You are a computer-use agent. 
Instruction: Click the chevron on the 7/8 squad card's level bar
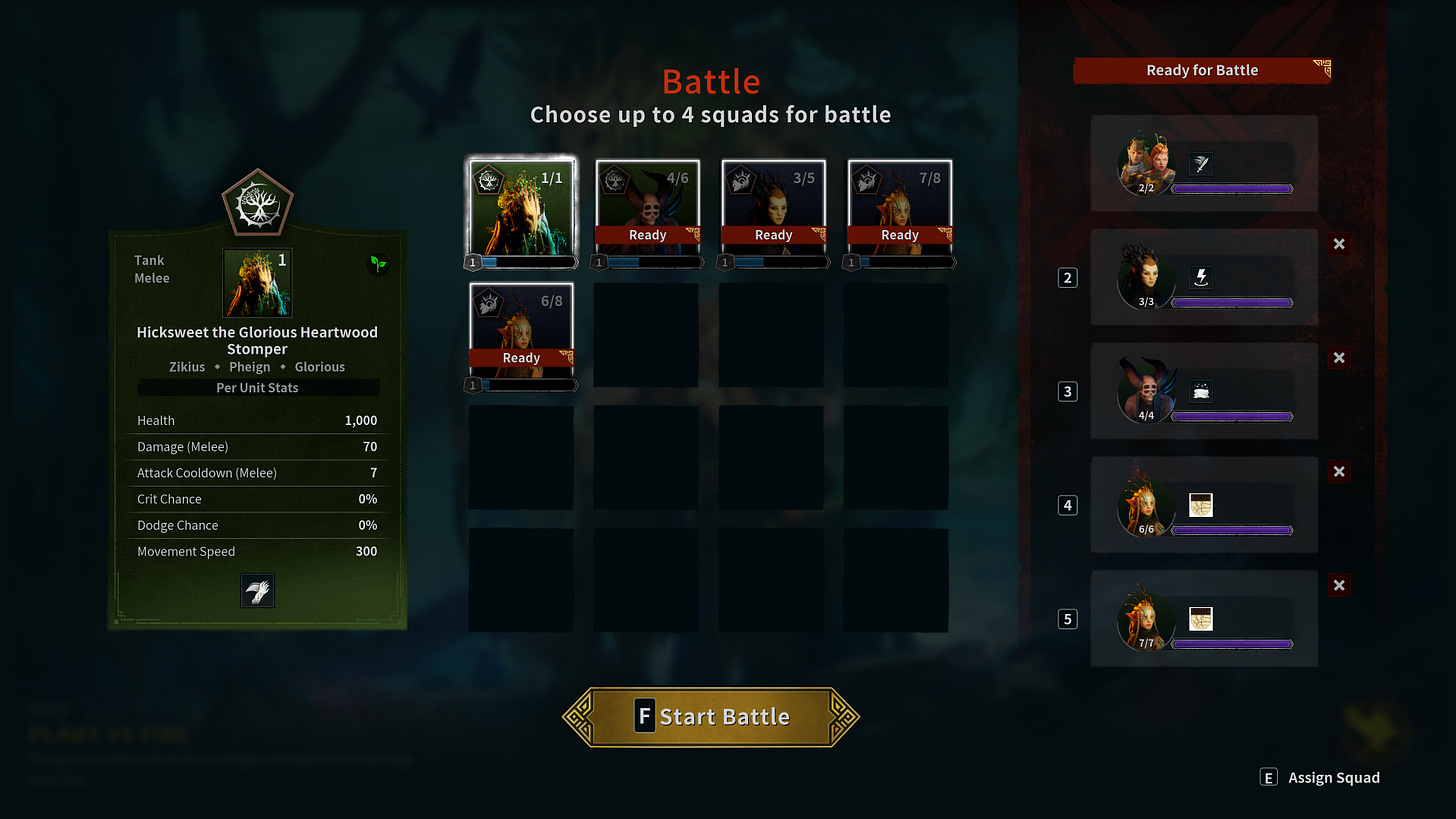(x=954, y=261)
